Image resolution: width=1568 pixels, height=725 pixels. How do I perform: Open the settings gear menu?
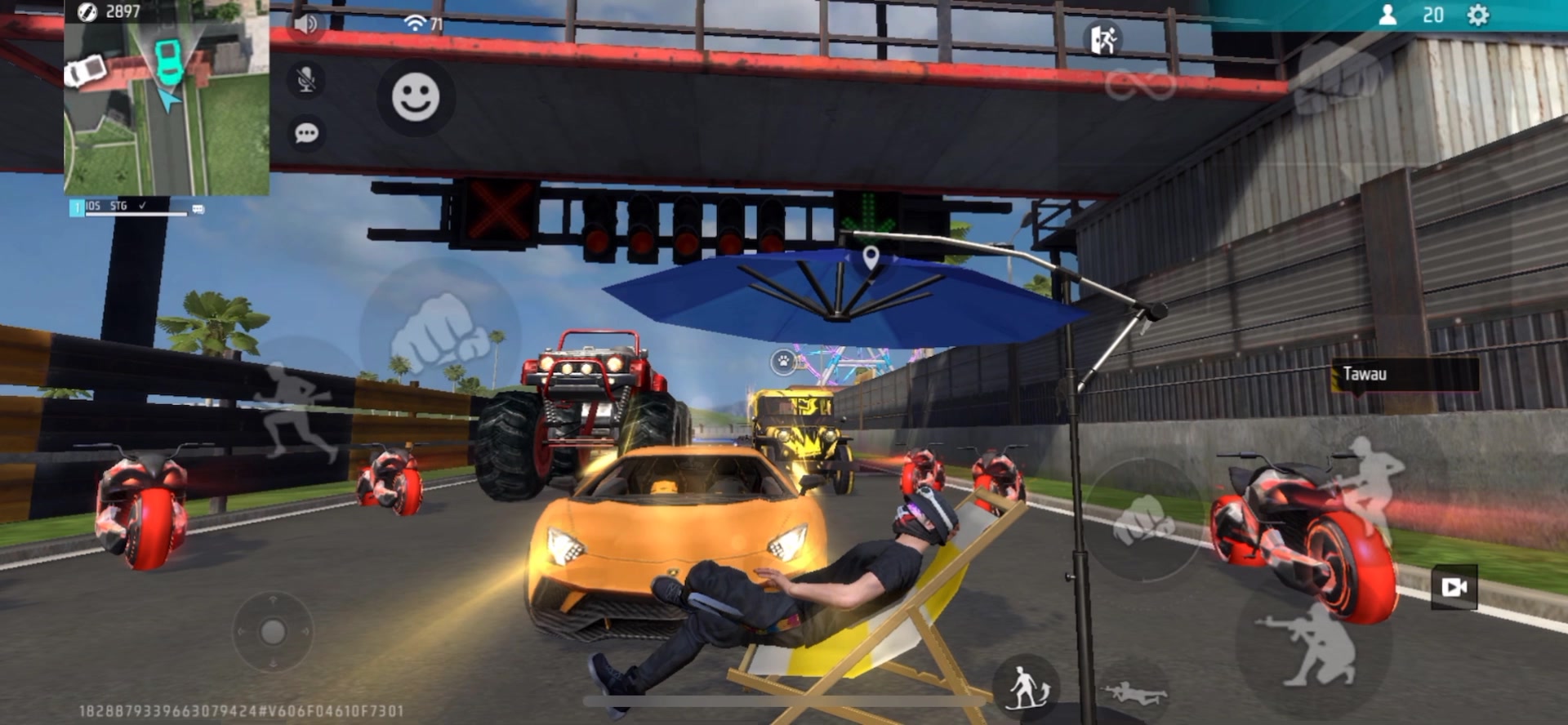[x=1478, y=16]
